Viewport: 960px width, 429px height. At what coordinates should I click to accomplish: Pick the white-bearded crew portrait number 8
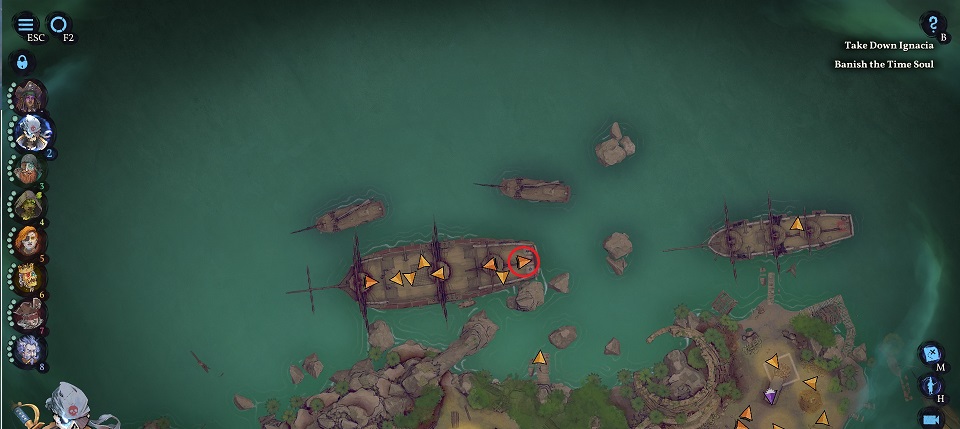[29, 350]
